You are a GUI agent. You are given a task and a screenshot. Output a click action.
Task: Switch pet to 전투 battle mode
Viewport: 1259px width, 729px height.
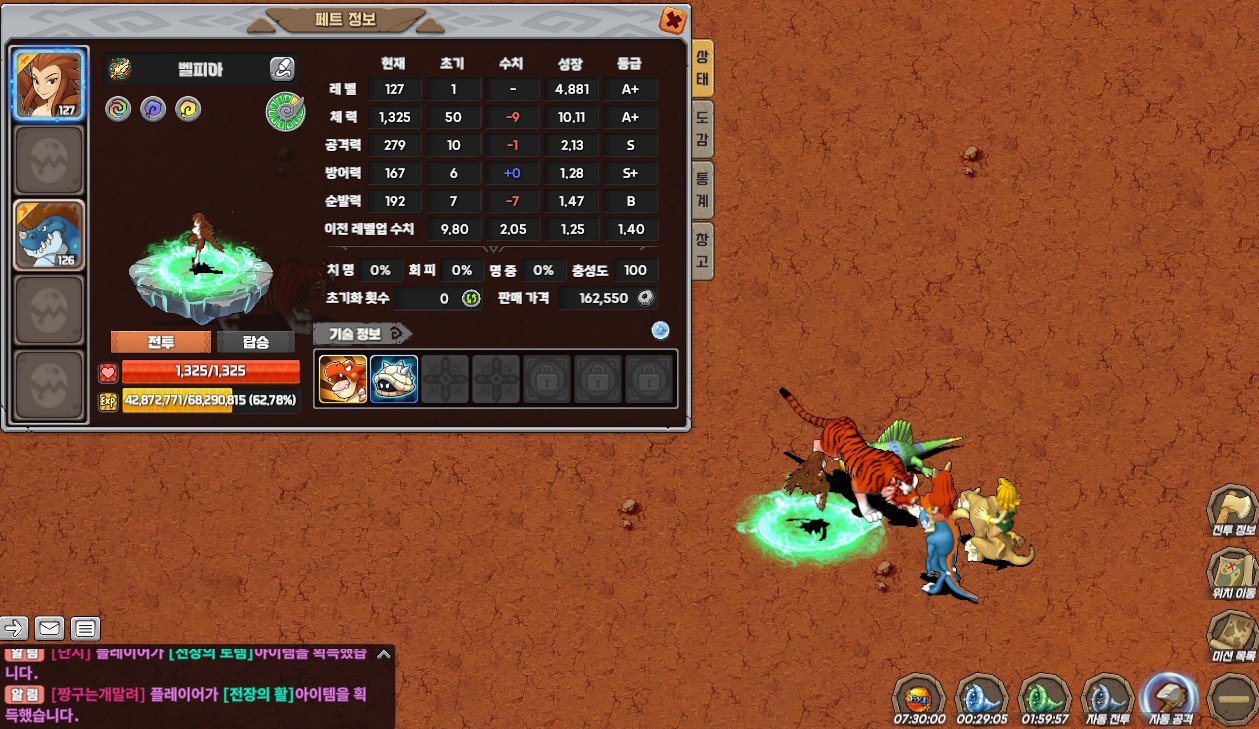161,342
